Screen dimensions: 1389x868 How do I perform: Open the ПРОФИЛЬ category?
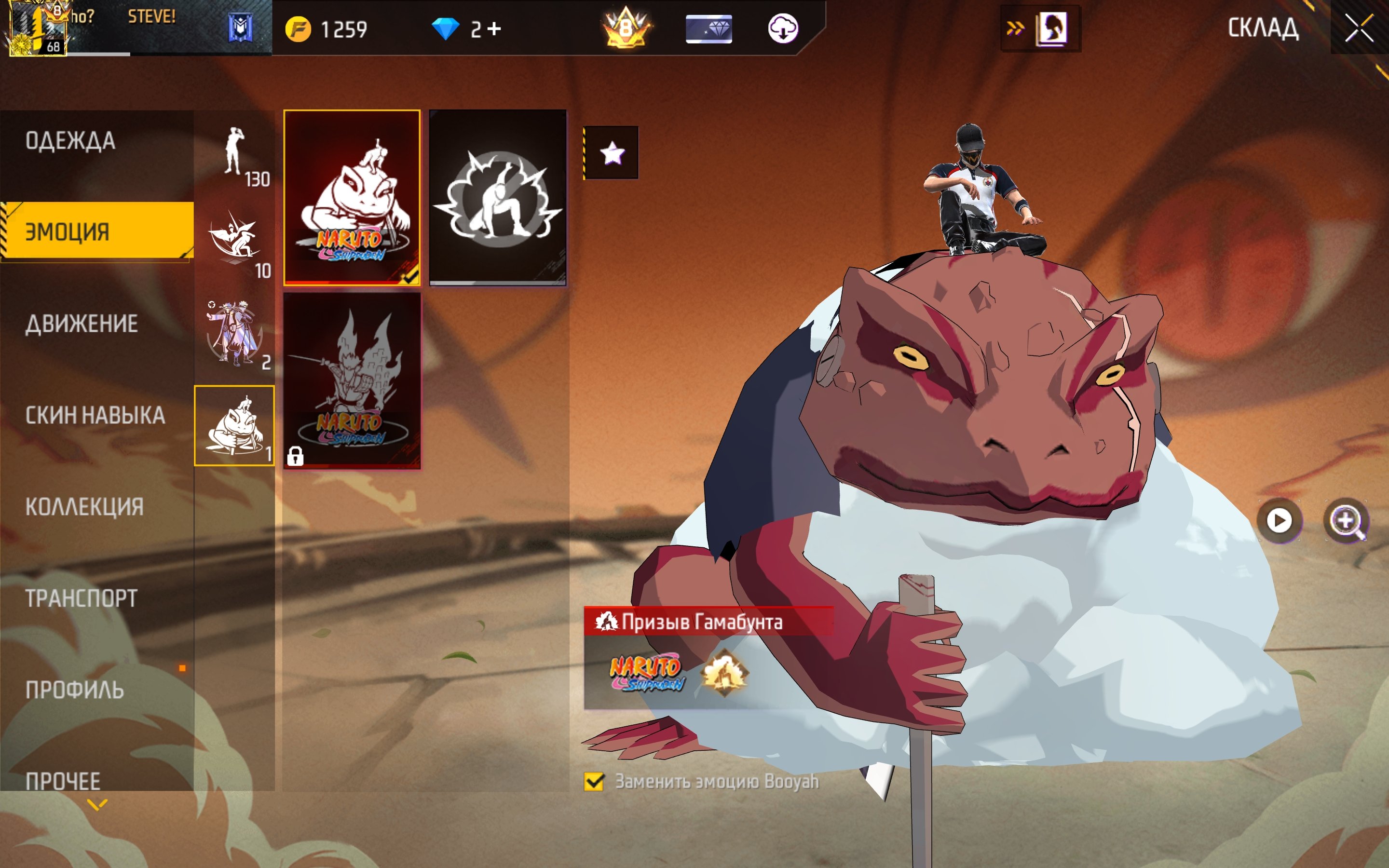coord(75,690)
